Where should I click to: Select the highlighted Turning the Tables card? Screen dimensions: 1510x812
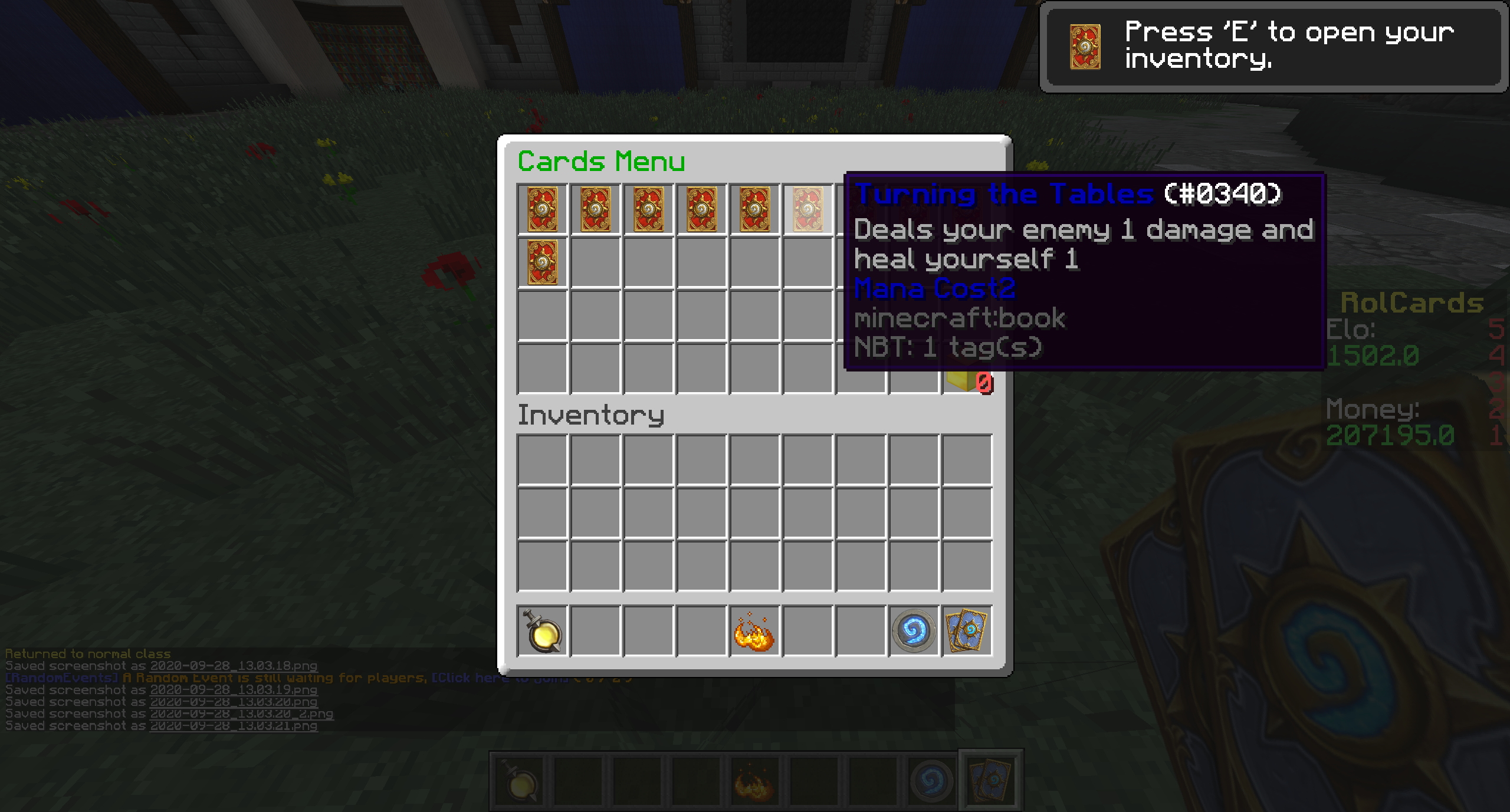[807, 209]
